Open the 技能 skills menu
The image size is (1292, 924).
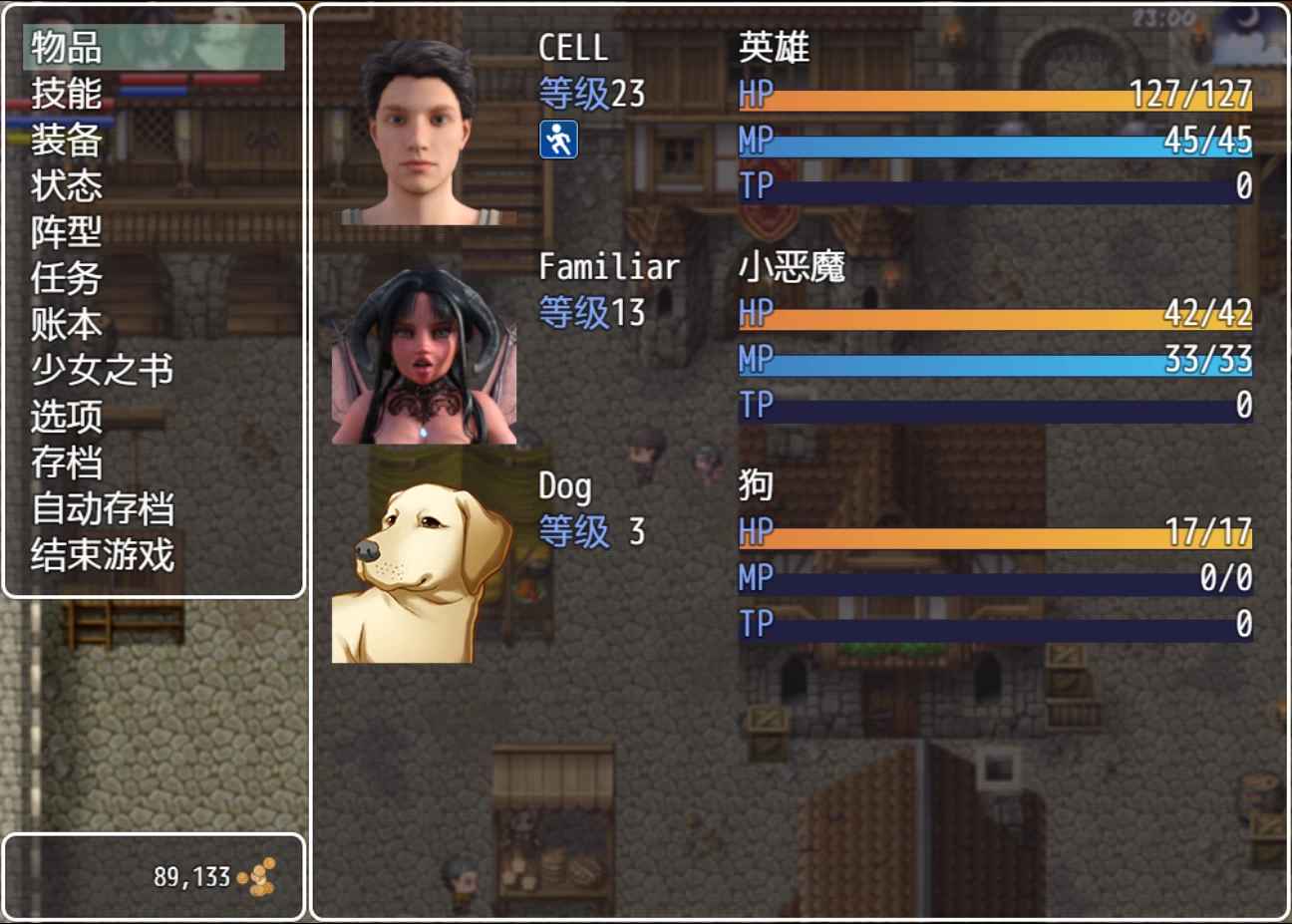click(x=65, y=93)
